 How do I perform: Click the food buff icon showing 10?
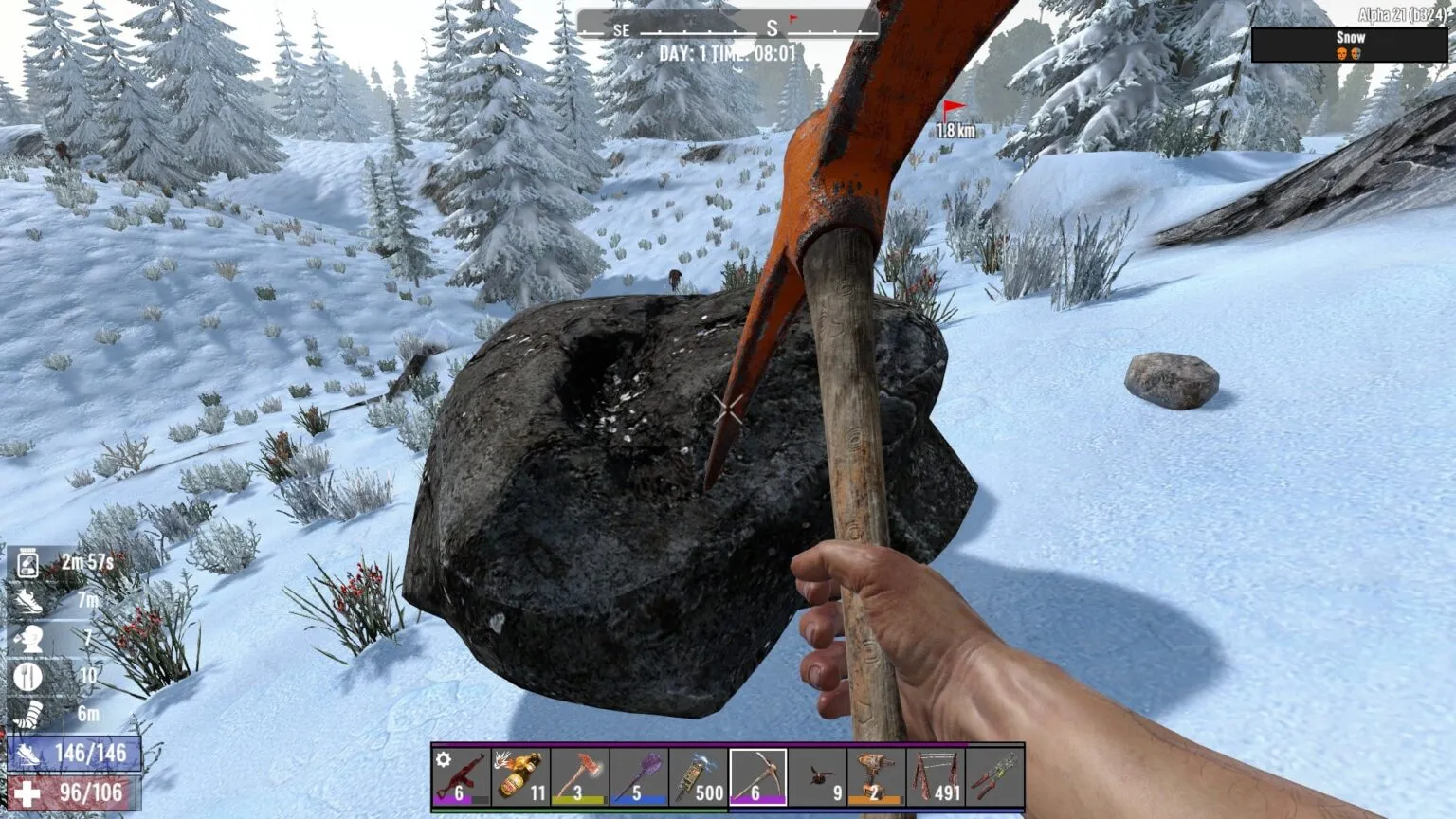point(28,675)
